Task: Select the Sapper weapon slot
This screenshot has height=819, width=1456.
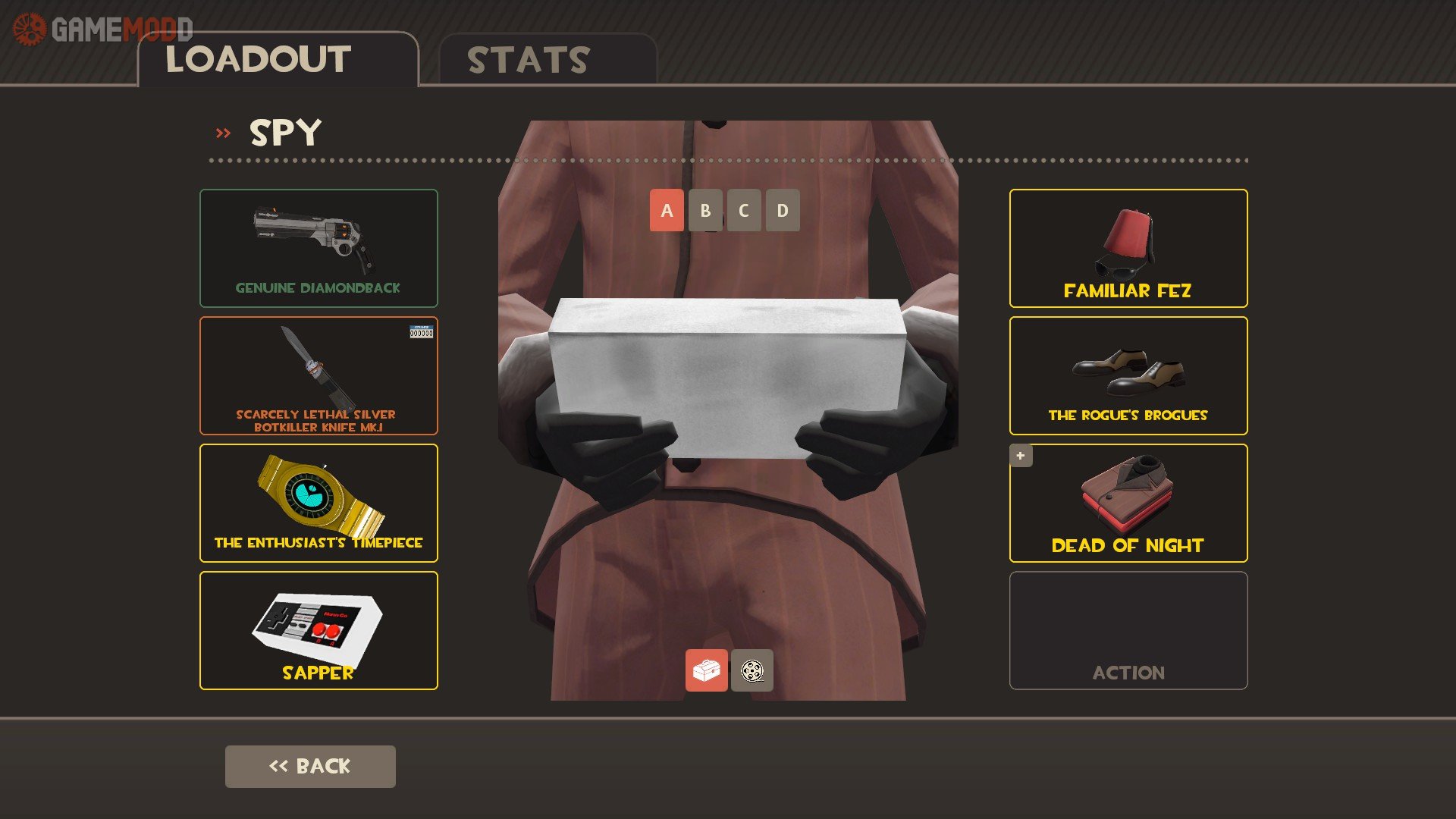Action: (x=318, y=630)
